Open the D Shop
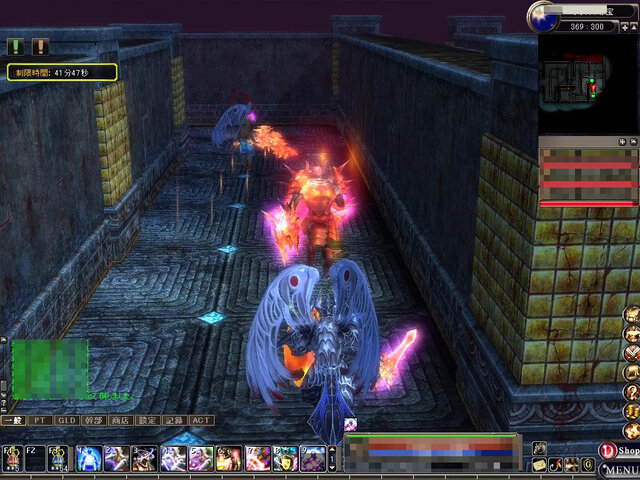Image resolution: width=640 pixels, height=480 pixels. pos(618,451)
